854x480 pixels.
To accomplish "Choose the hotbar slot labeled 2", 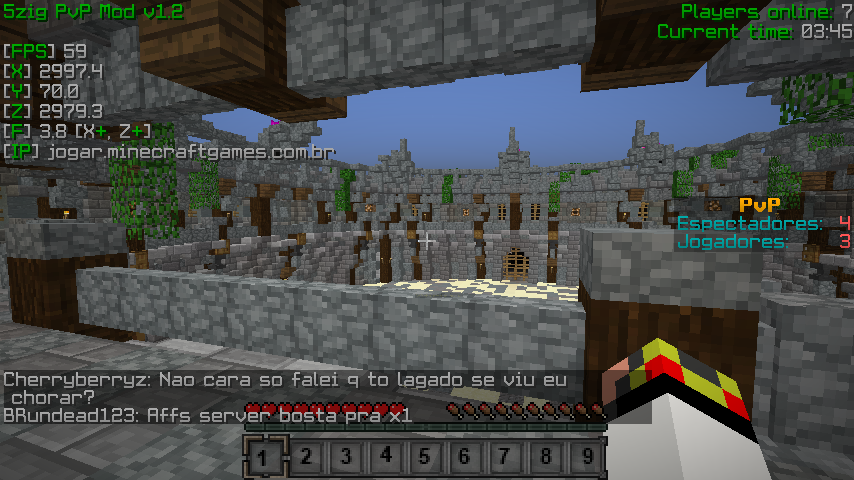I will (x=305, y=458).
